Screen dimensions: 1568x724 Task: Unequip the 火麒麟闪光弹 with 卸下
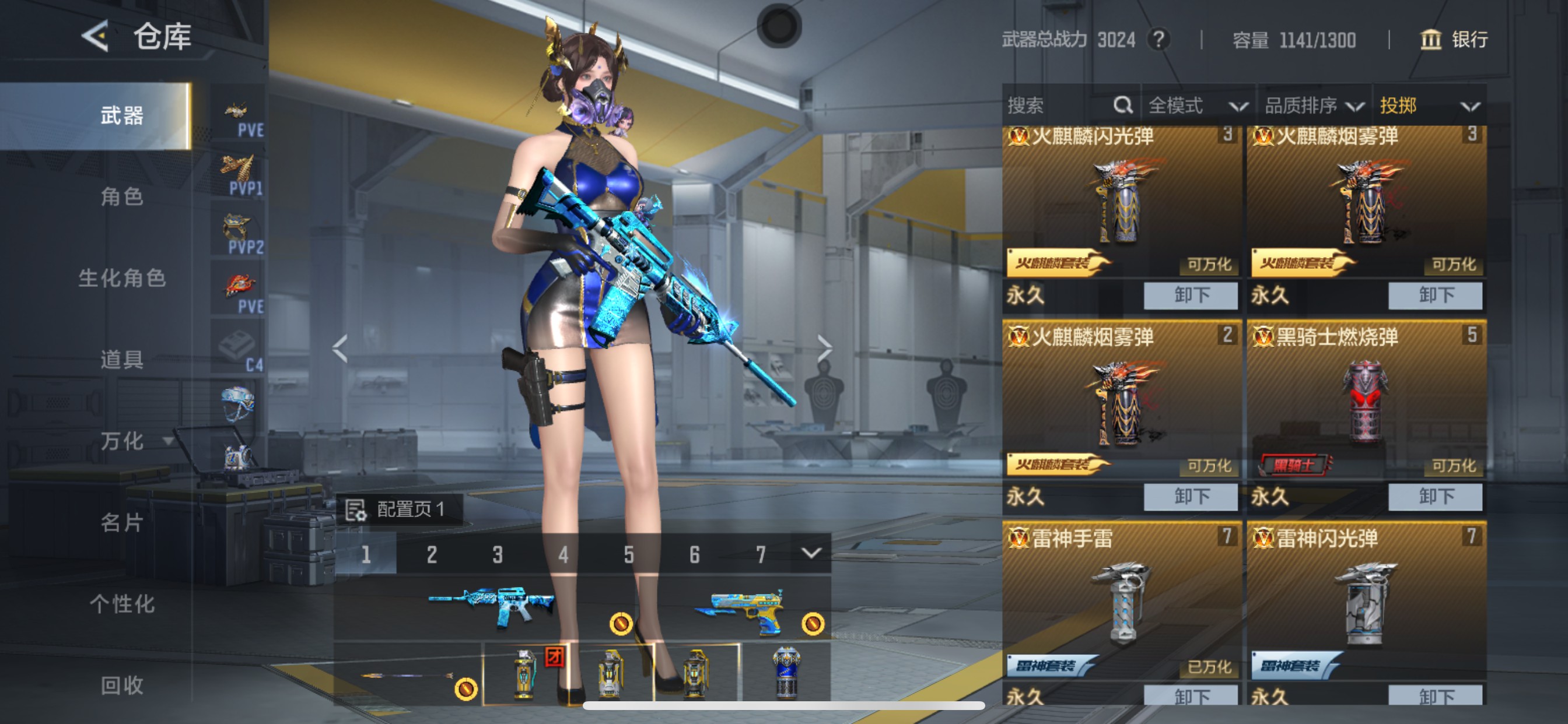tap(1190, 296)
